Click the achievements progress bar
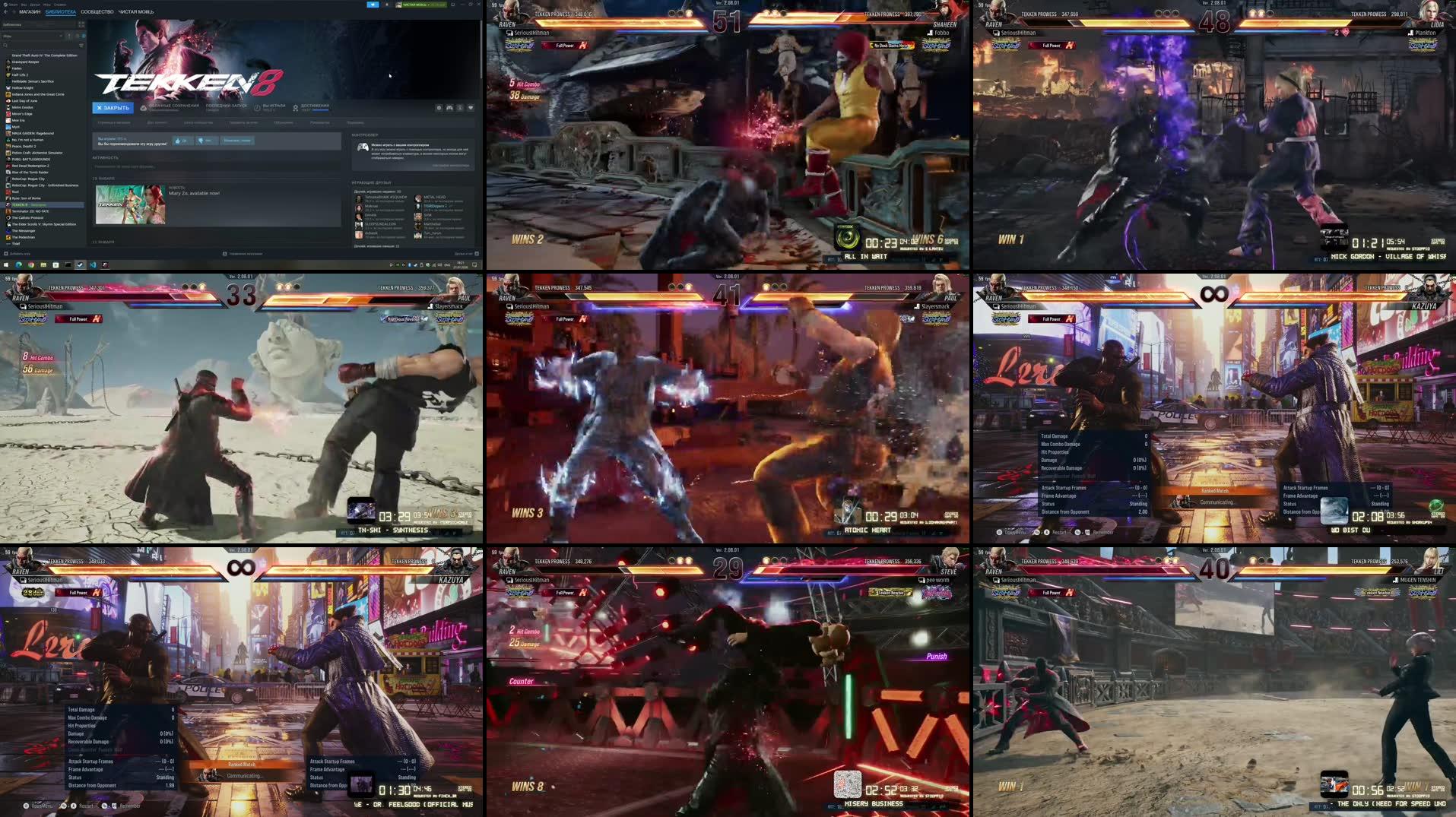This screenshot has height=817, width=1456. tap(321, 110)
